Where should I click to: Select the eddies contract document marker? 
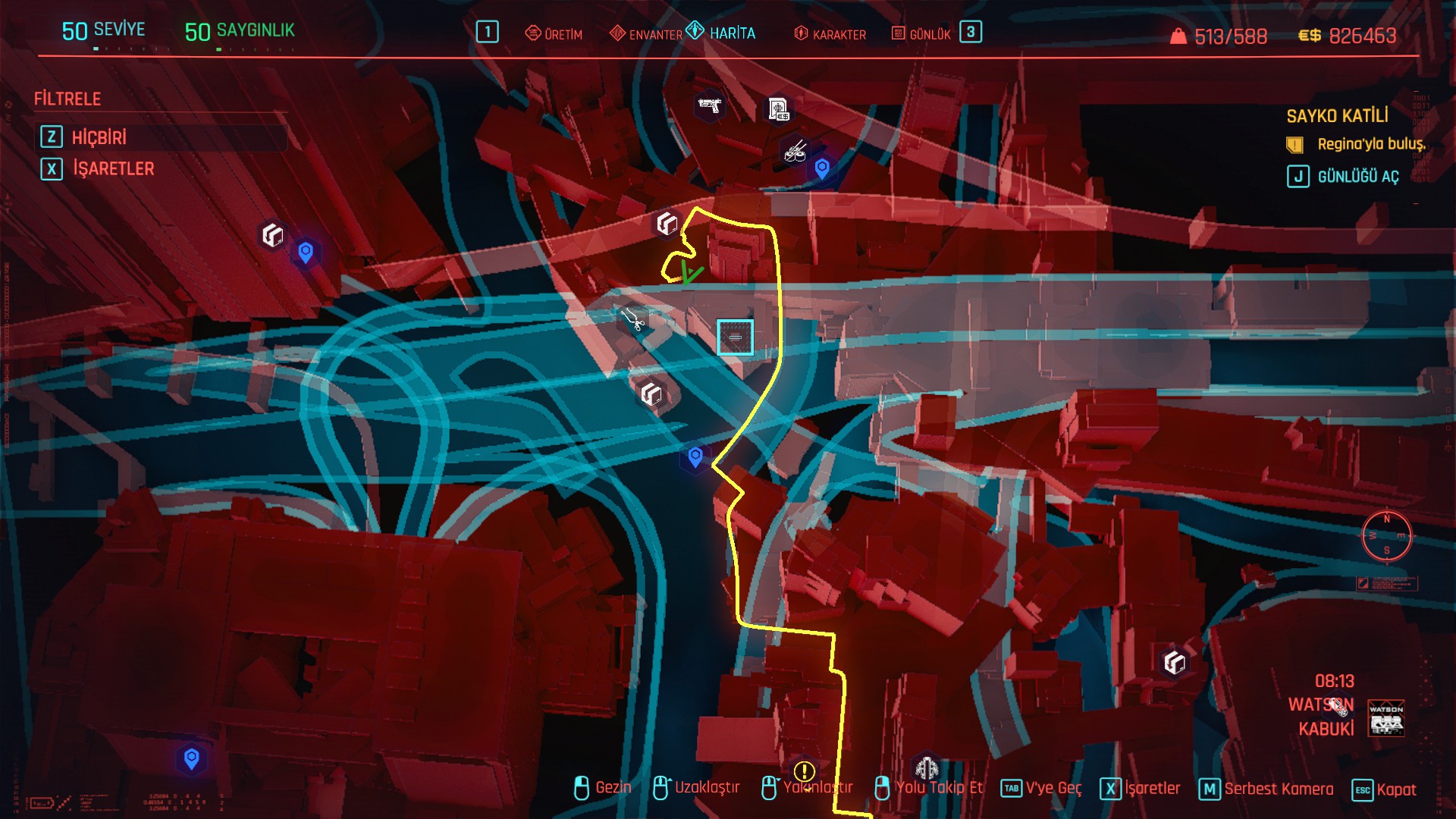(x=778, y=109)
